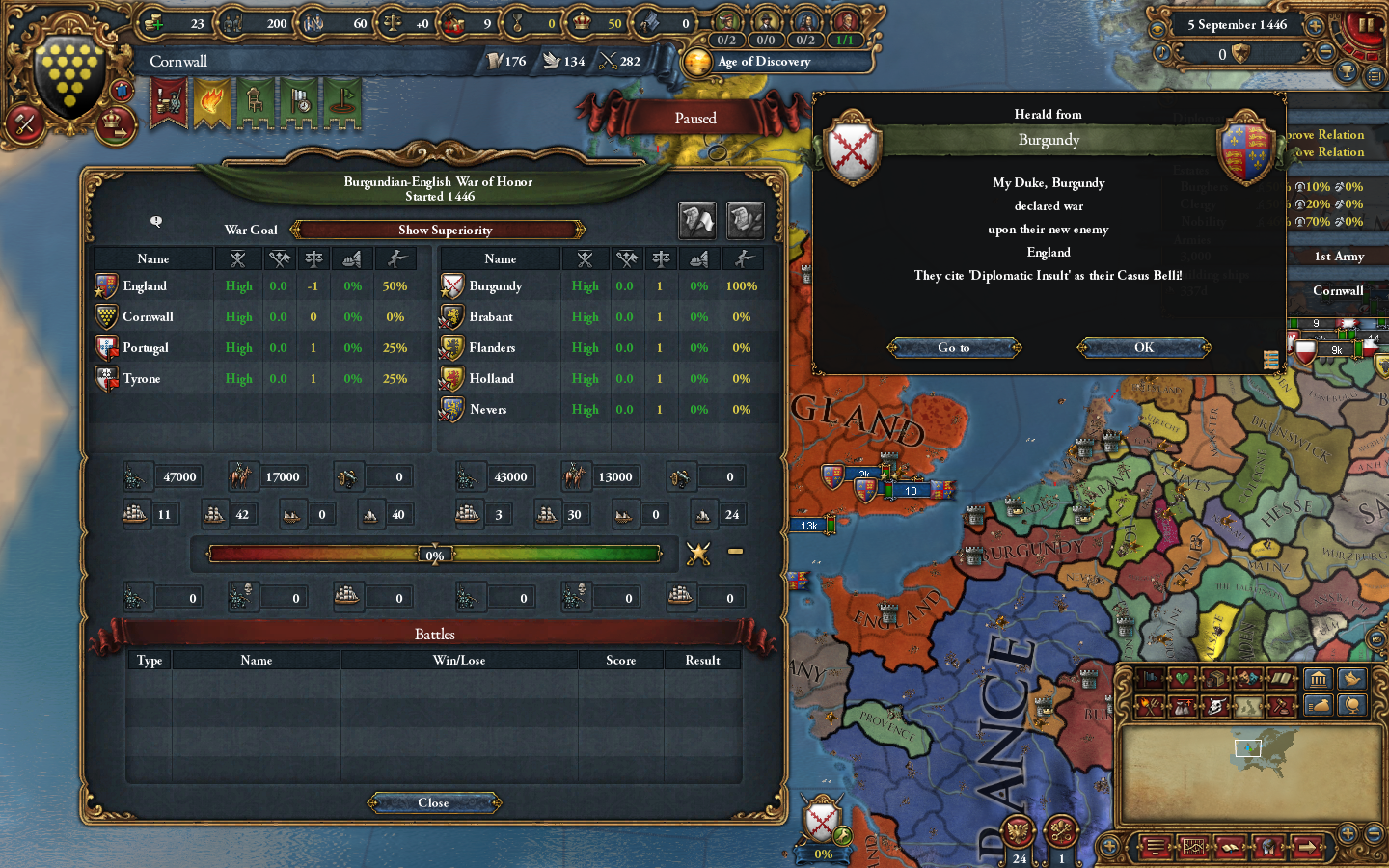Switch the minimap view with the globe button
This screenshot has width=1389, height=868.
pyautogui.click(x=1353, y=705)
